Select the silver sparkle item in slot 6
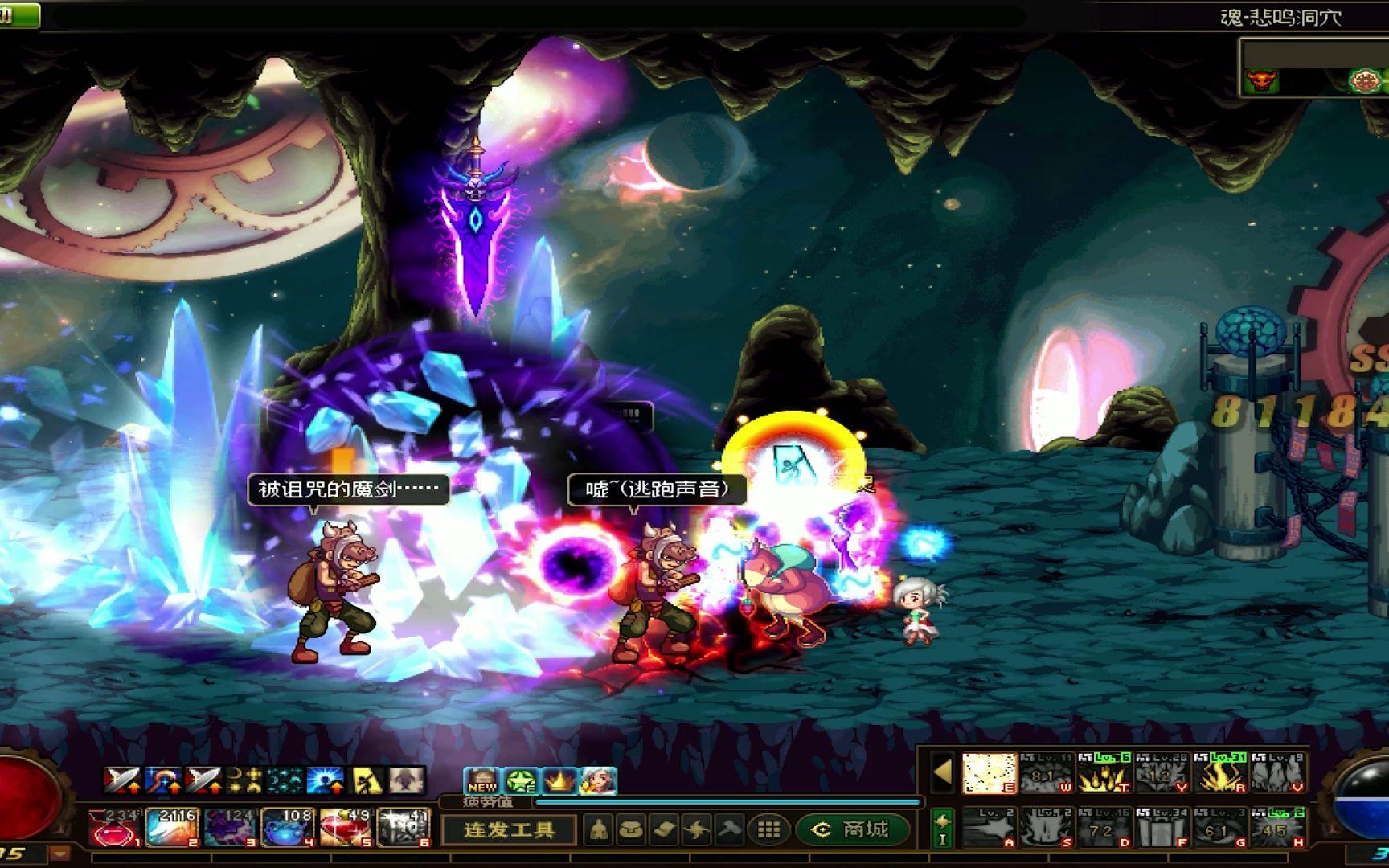This screenshot has height=868, width=1389. click(x=404, y=828)
